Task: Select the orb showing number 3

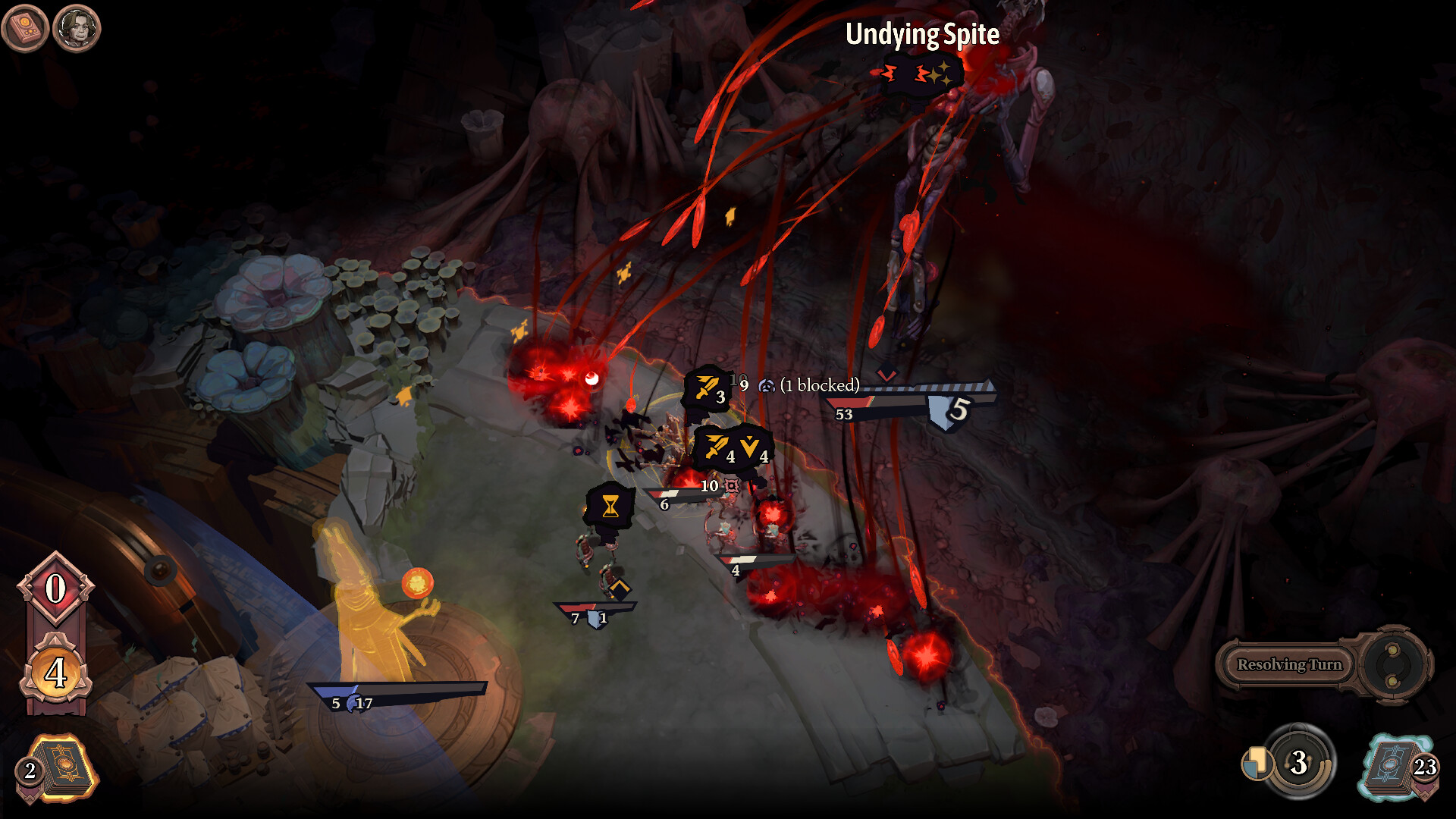Action: (x=1298, y=762)
